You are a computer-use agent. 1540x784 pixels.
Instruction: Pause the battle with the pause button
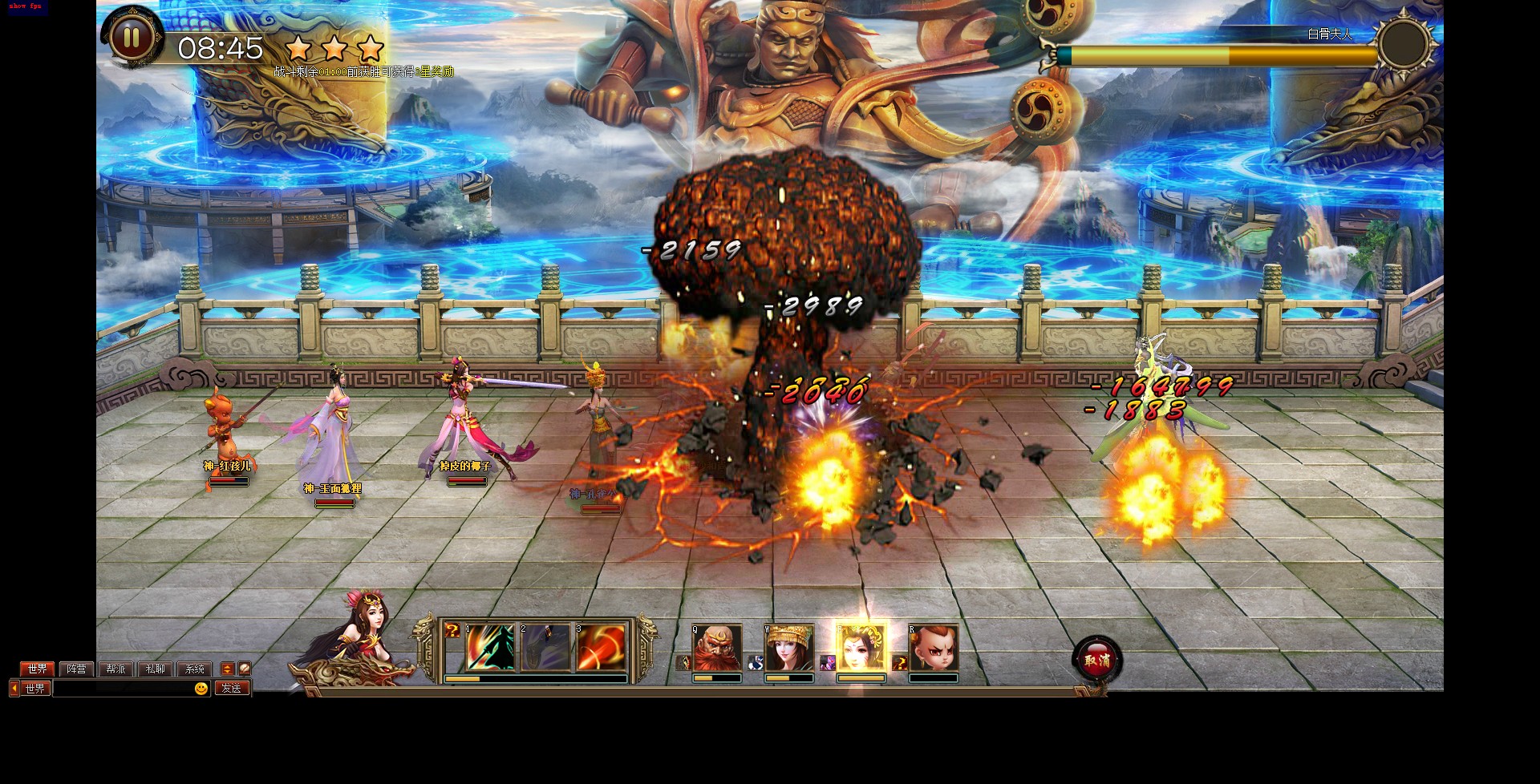[132, 38]
